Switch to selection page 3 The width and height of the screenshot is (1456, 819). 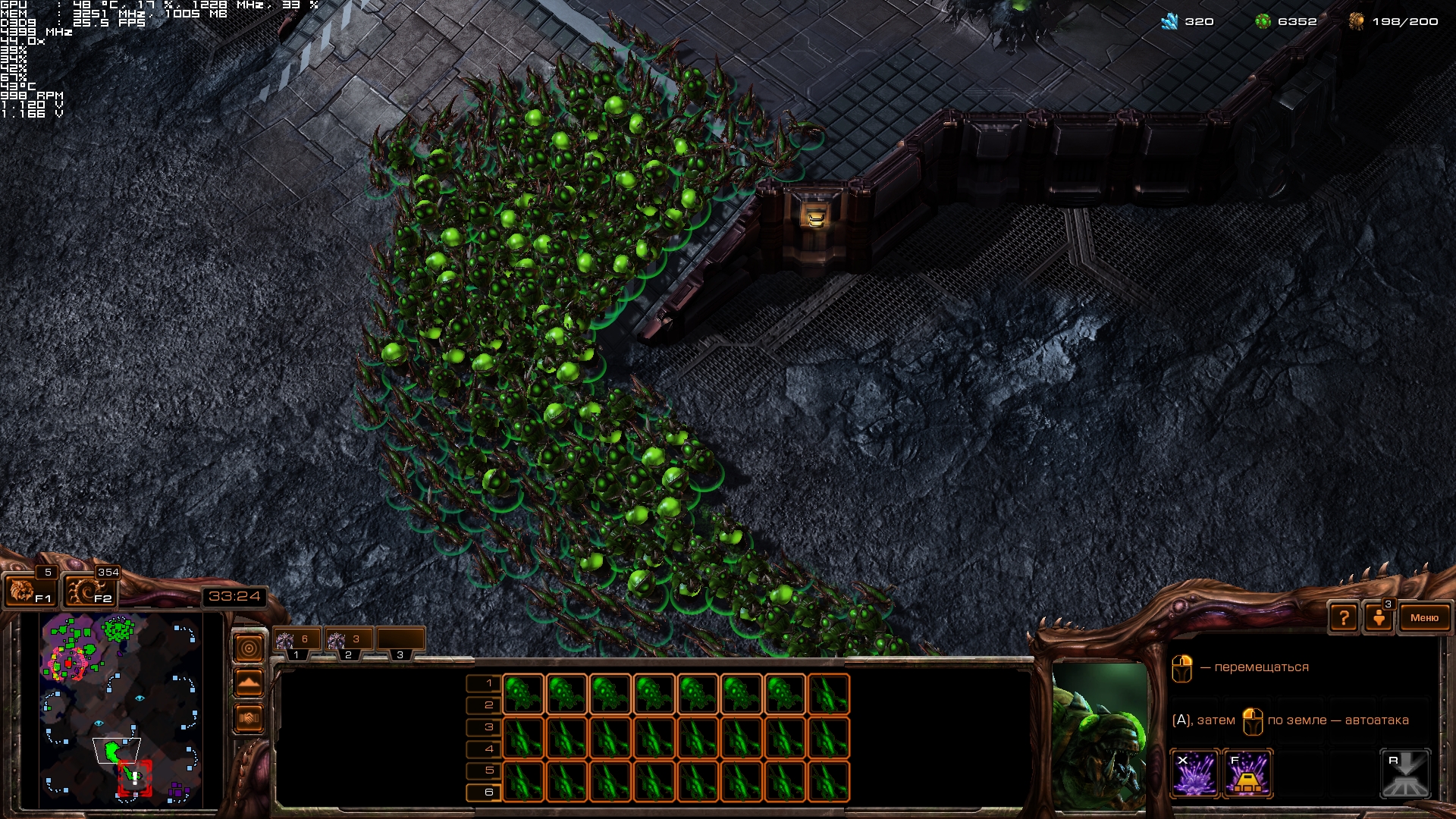tap(484, 727)
